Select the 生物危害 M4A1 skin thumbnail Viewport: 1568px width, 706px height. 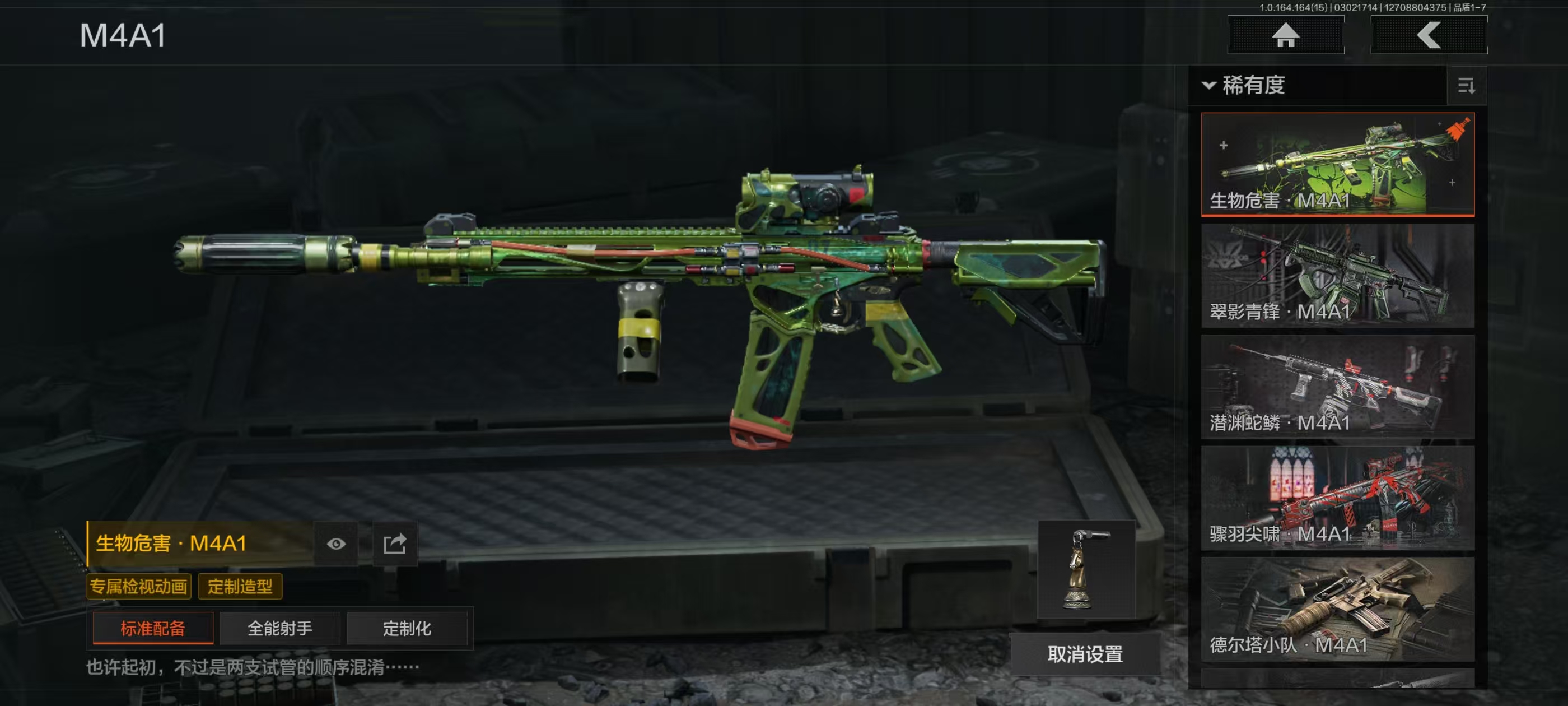tap(1337, 163)
